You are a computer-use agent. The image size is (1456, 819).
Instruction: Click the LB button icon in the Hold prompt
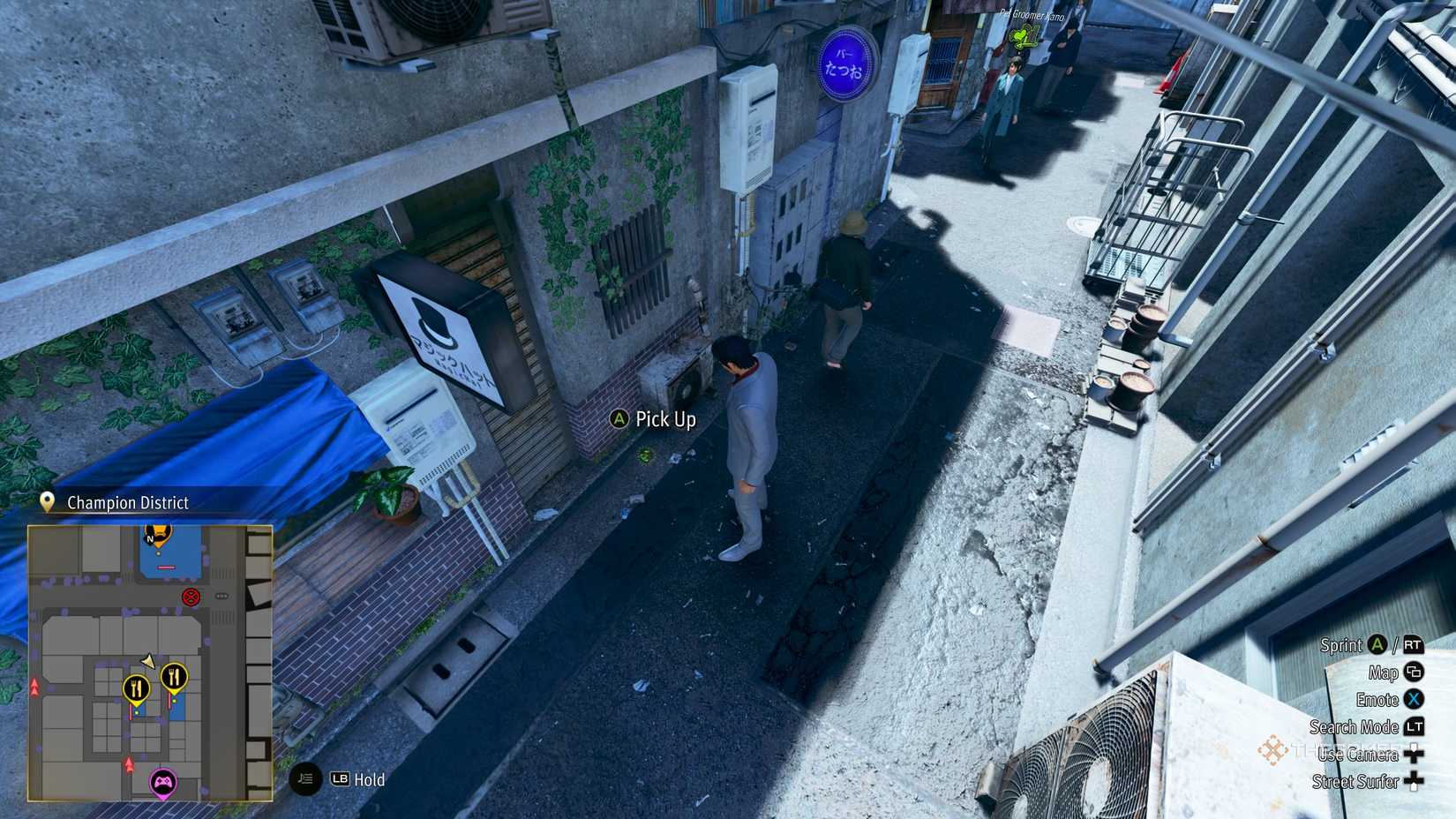pos(340,780)
